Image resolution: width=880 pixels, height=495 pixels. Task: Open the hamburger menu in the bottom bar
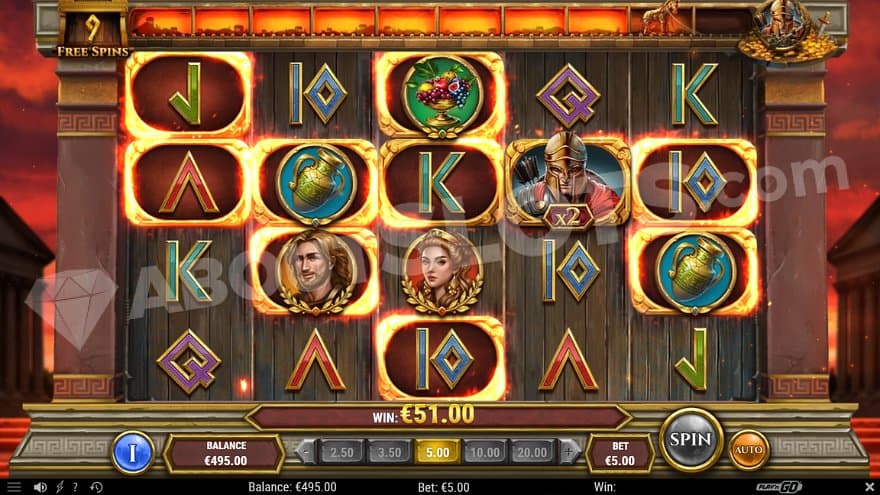pyautogui.click(x=16, y=487)
